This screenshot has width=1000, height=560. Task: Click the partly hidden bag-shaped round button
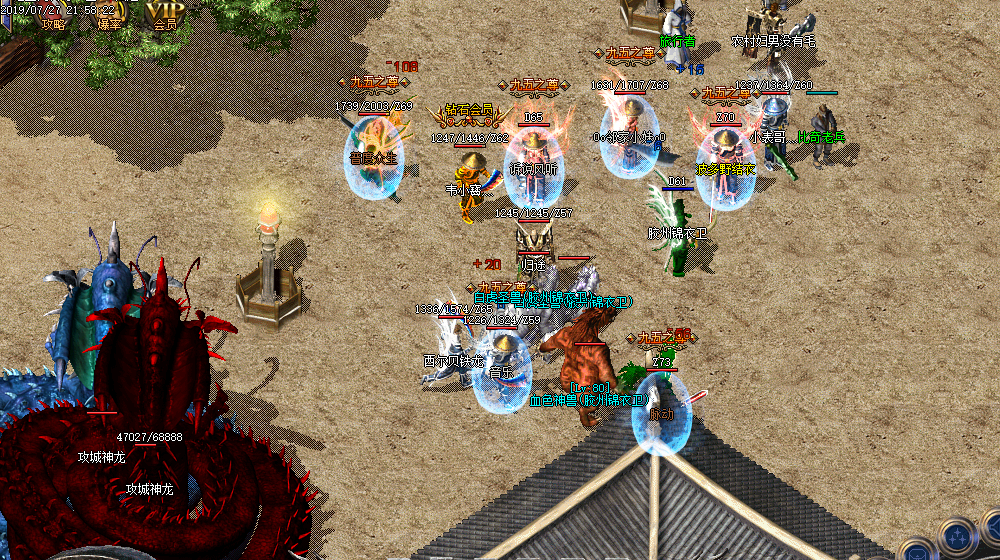(x=917, y=551)
